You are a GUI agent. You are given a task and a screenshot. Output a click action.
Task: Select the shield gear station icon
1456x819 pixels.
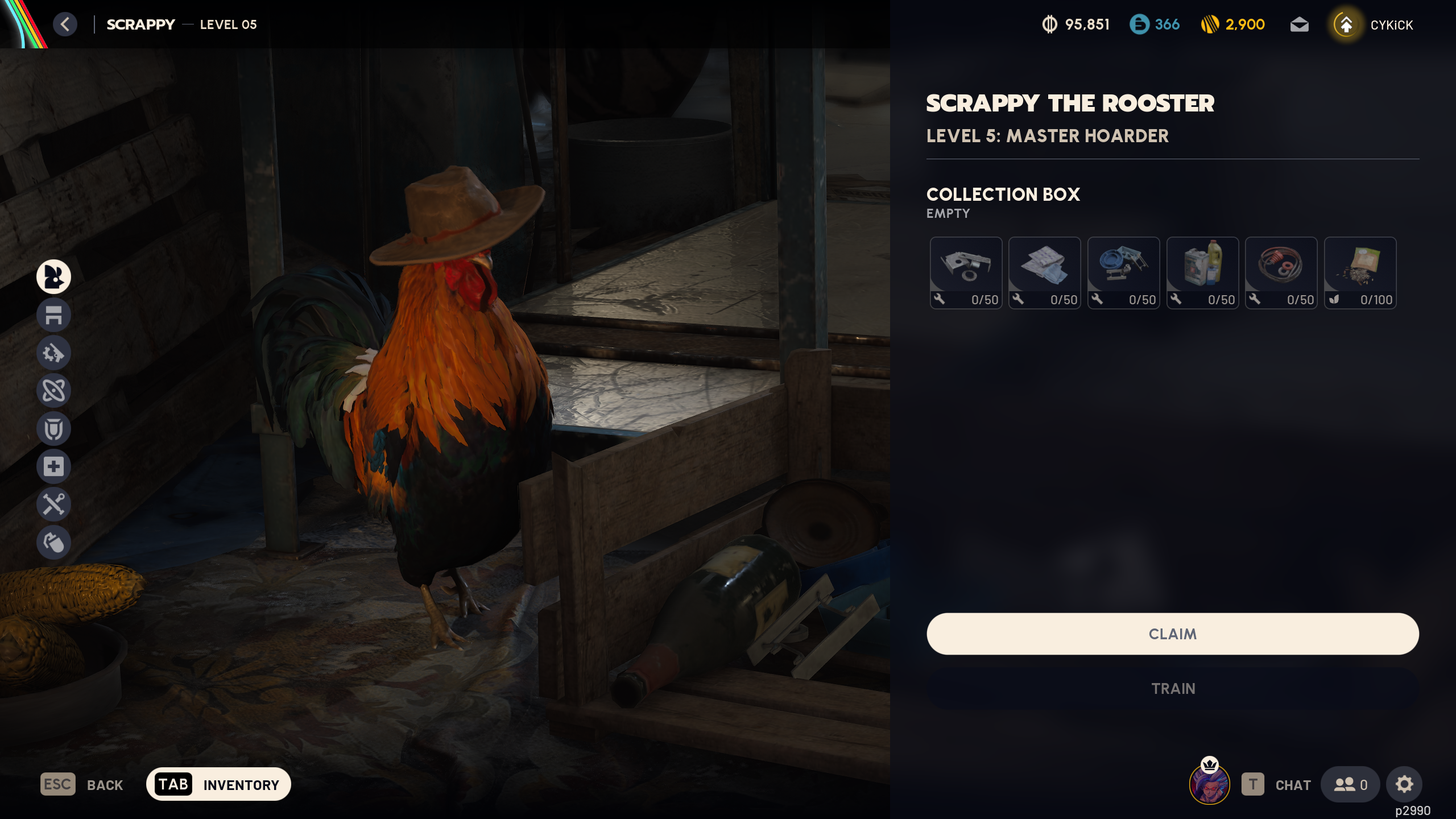coord(53,429)
